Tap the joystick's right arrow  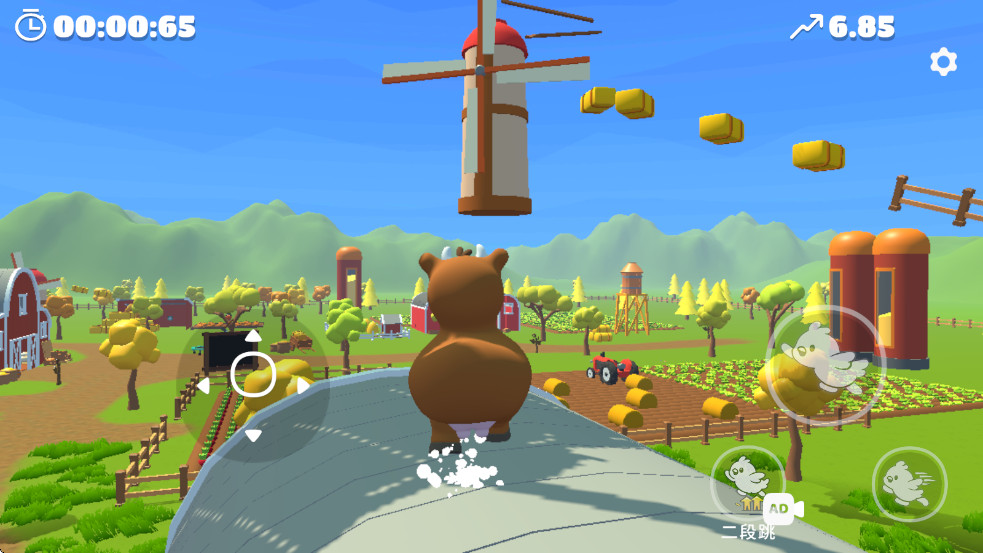(303, 385)
